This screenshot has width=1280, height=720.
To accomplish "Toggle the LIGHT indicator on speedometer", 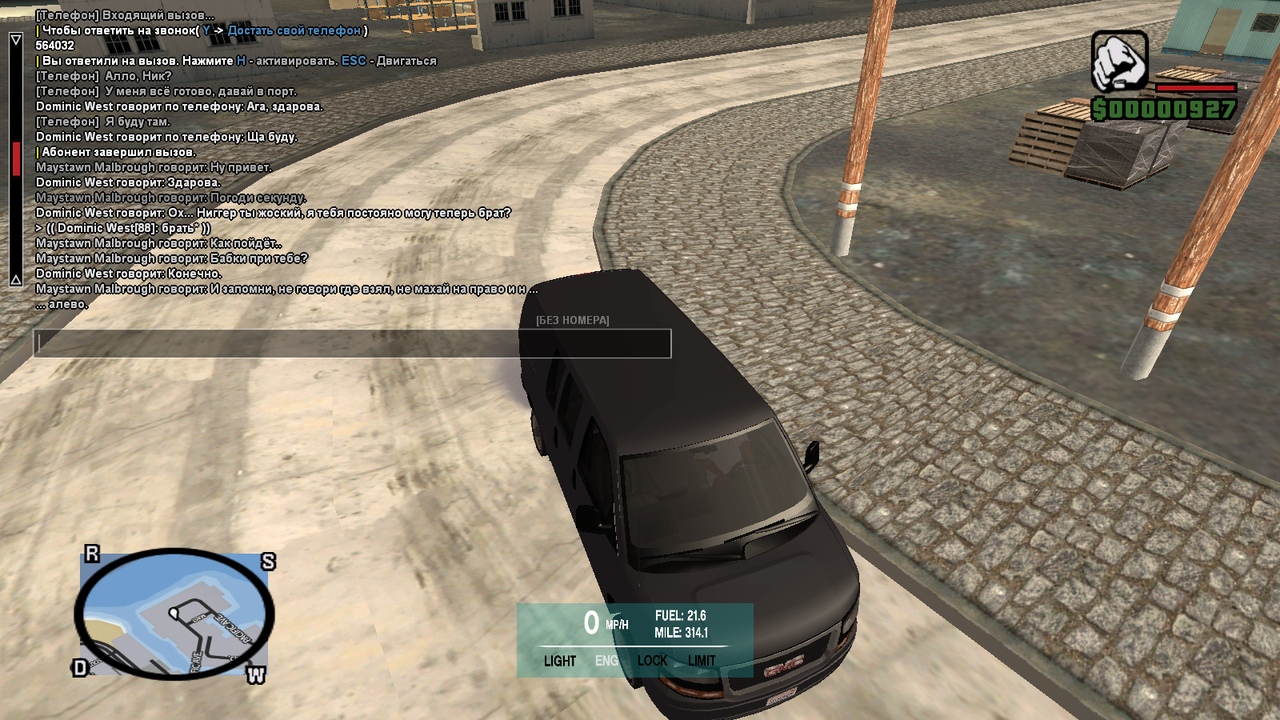I will [560, 661].
